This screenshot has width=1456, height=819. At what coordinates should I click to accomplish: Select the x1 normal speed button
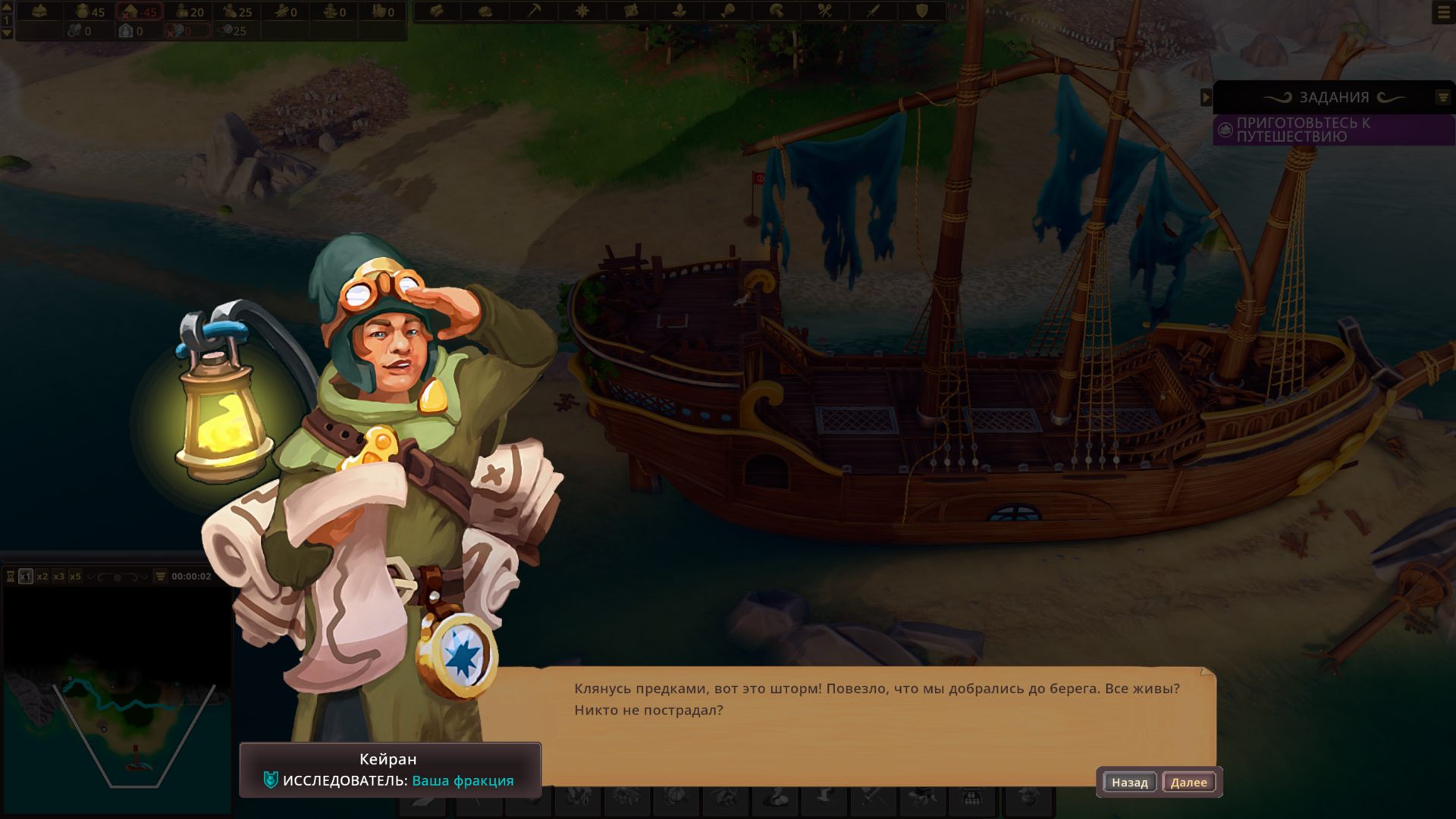point(26,576)
